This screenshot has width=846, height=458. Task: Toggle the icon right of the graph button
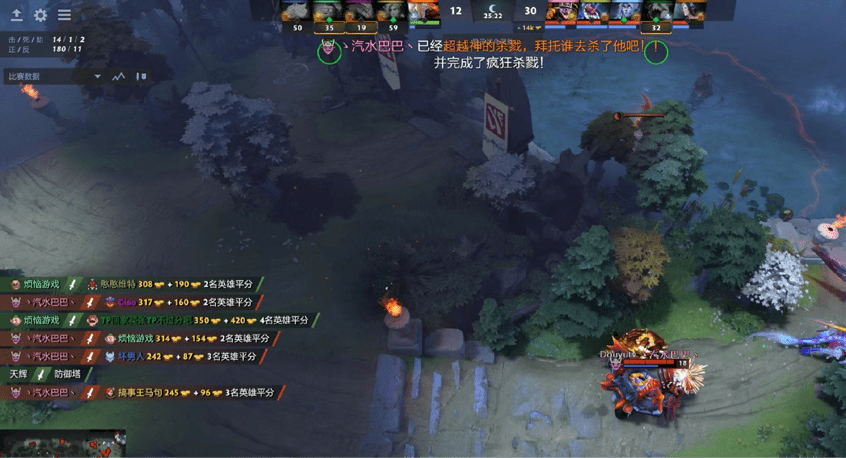click(x=141, y=76)
